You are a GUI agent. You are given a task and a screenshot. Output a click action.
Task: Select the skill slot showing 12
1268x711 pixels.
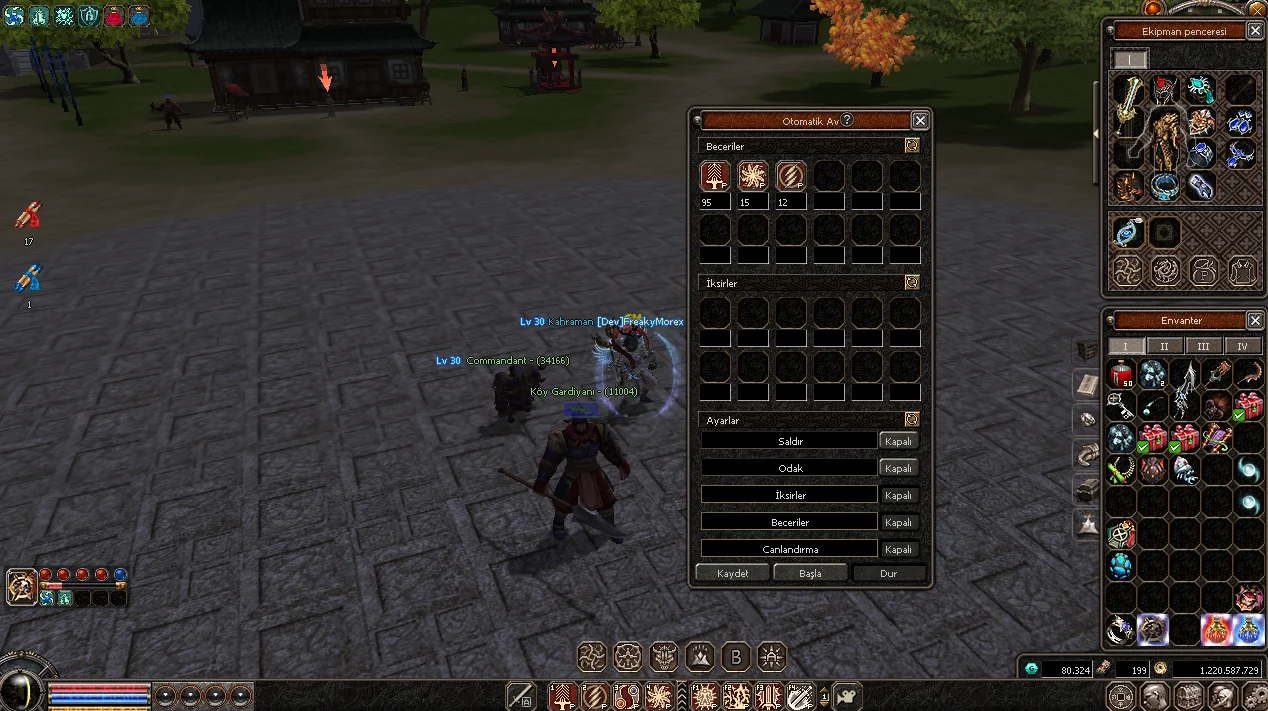(790, 177)
